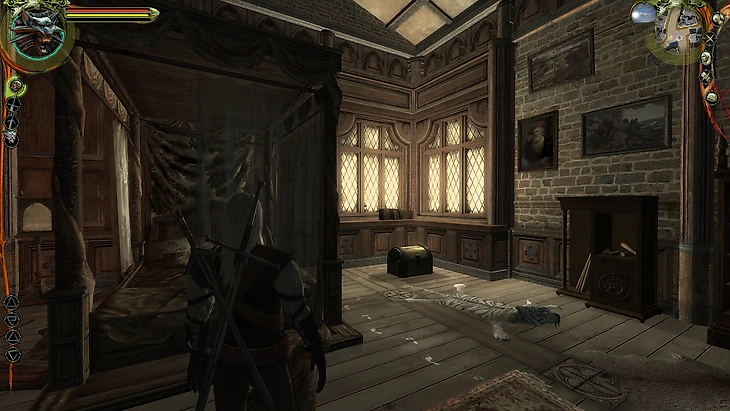Select the highlighted fist combat icon

(15, 87)
